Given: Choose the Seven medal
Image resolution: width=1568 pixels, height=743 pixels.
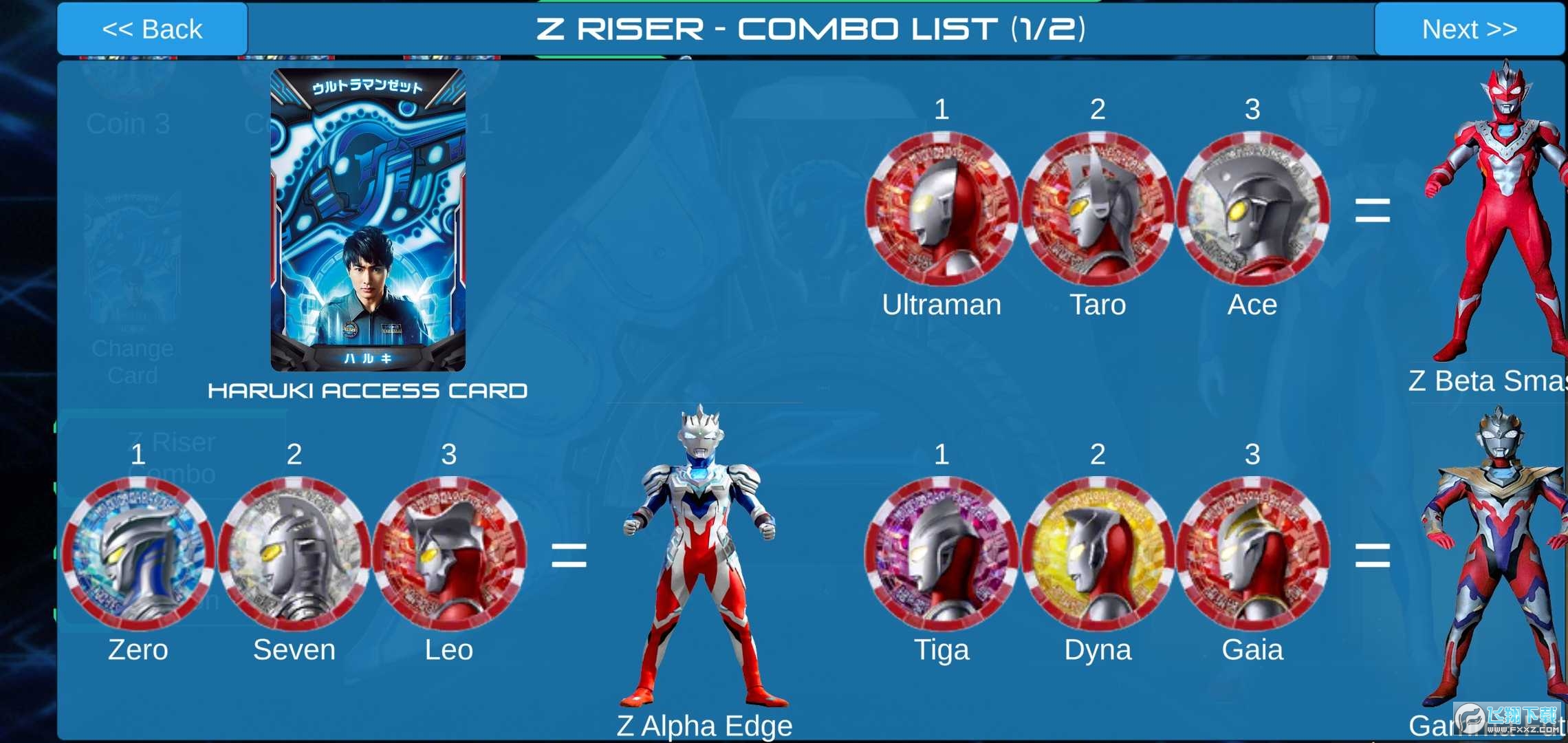Looking at the screenshot, I should [294, 554].
